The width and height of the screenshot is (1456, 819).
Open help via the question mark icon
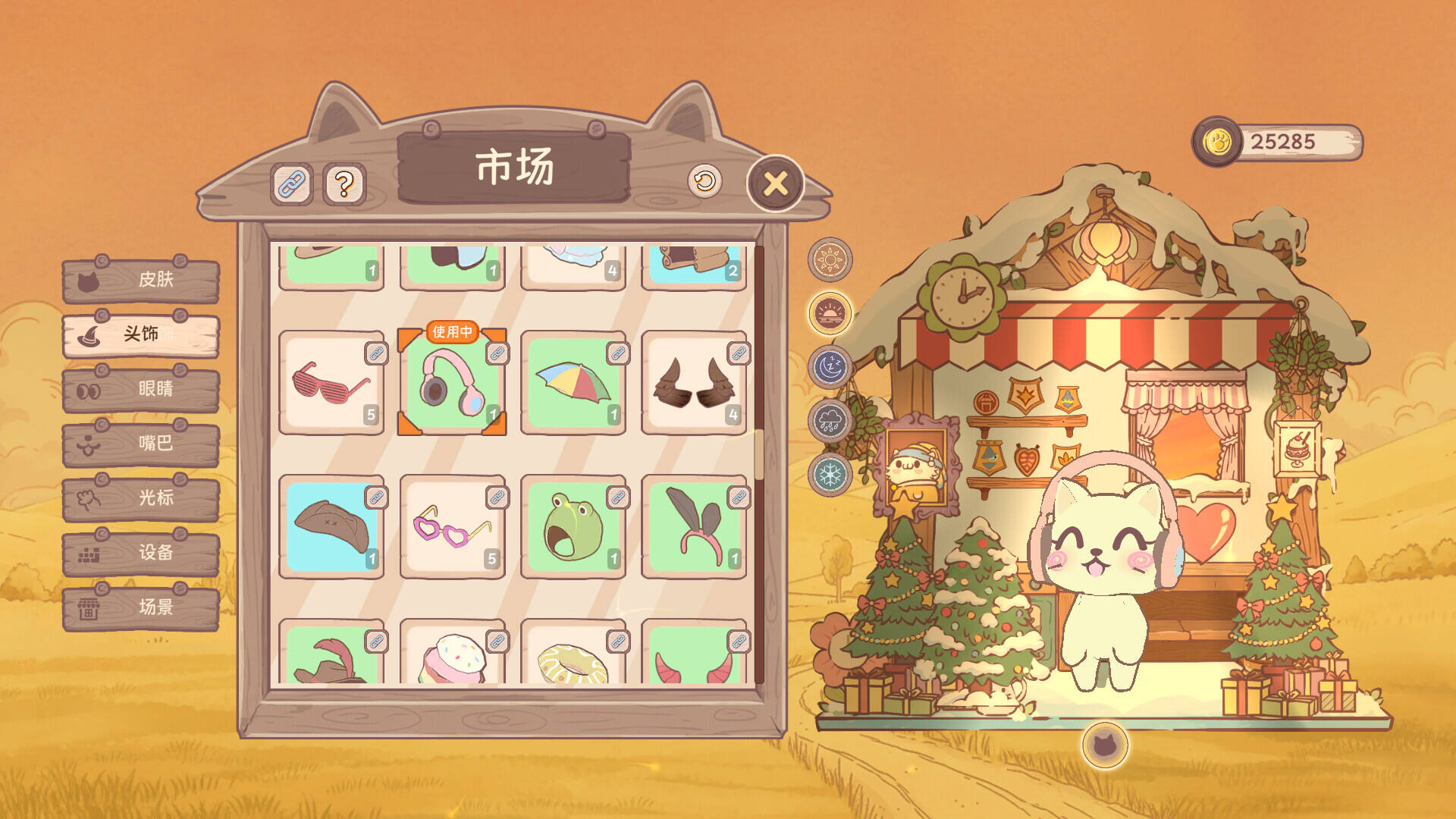coord(345,182)
